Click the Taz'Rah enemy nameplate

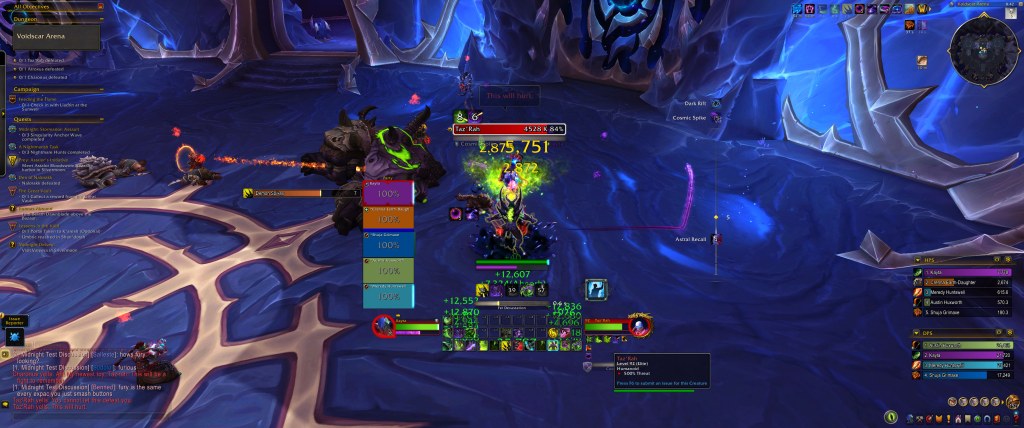click(x=512, y=129)
